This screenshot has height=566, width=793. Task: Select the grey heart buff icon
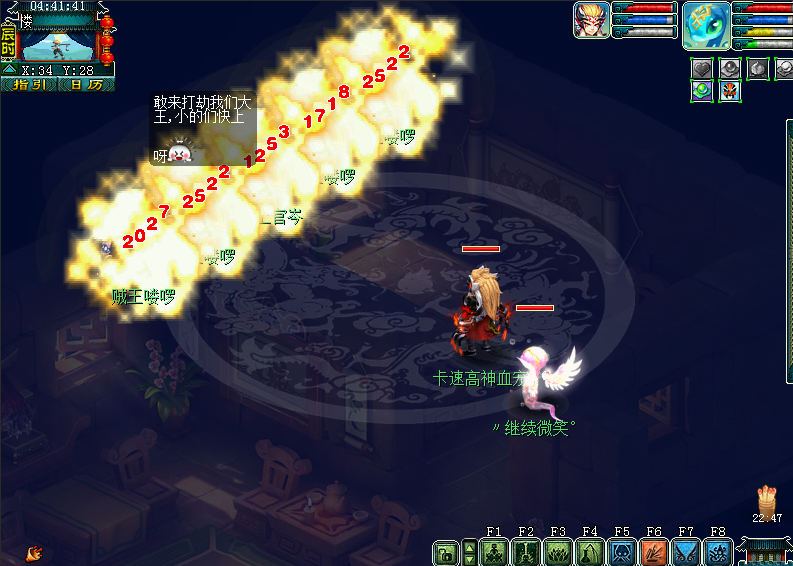click(702, 68)
